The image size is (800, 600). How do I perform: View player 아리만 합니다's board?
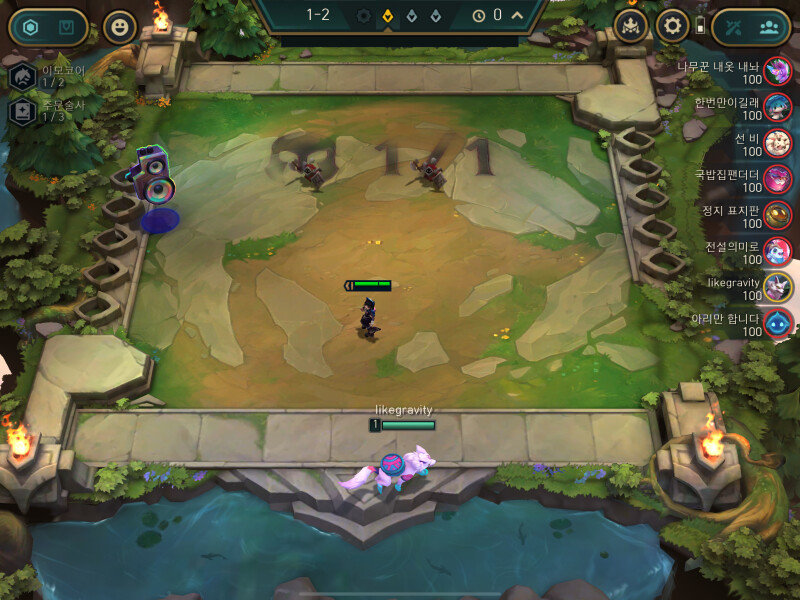[x=778, y=323]
